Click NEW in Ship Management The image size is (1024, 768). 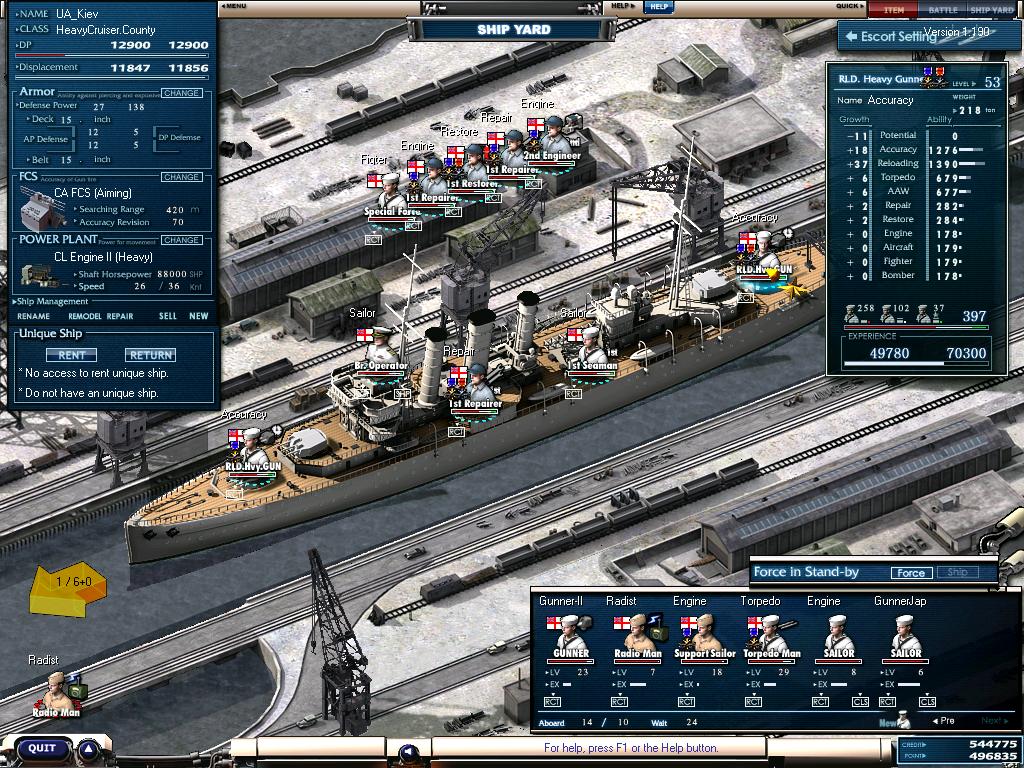coord(199,316)
